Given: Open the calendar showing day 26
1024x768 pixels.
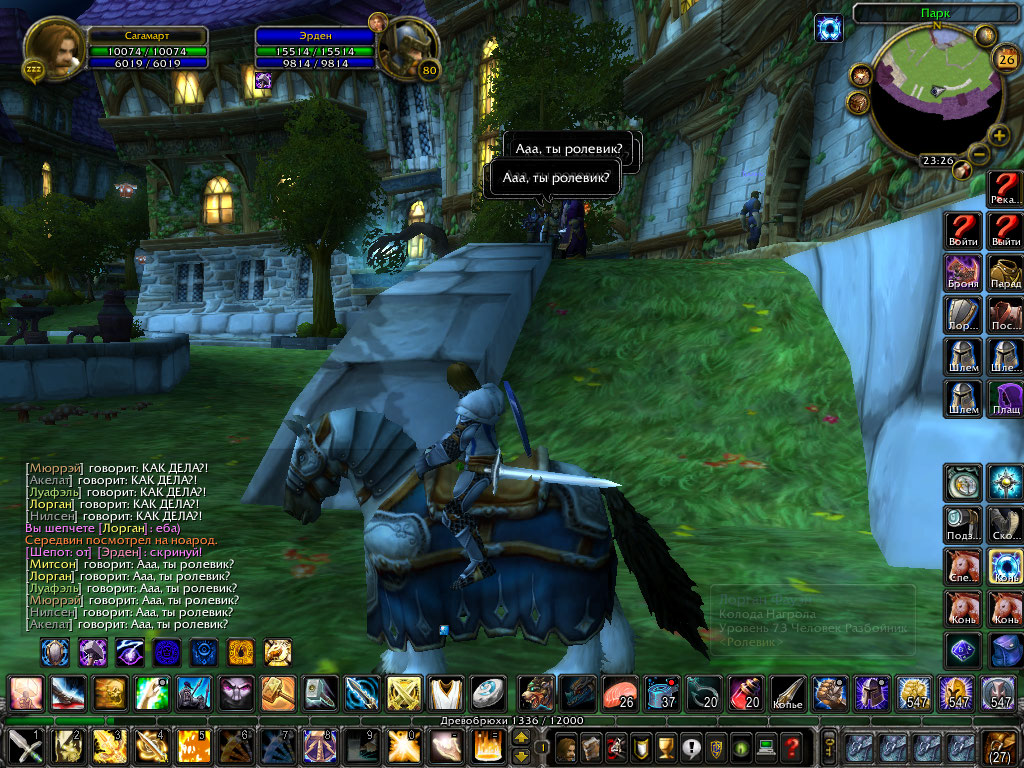Looking at the screenshot, I should [1004, 58].
